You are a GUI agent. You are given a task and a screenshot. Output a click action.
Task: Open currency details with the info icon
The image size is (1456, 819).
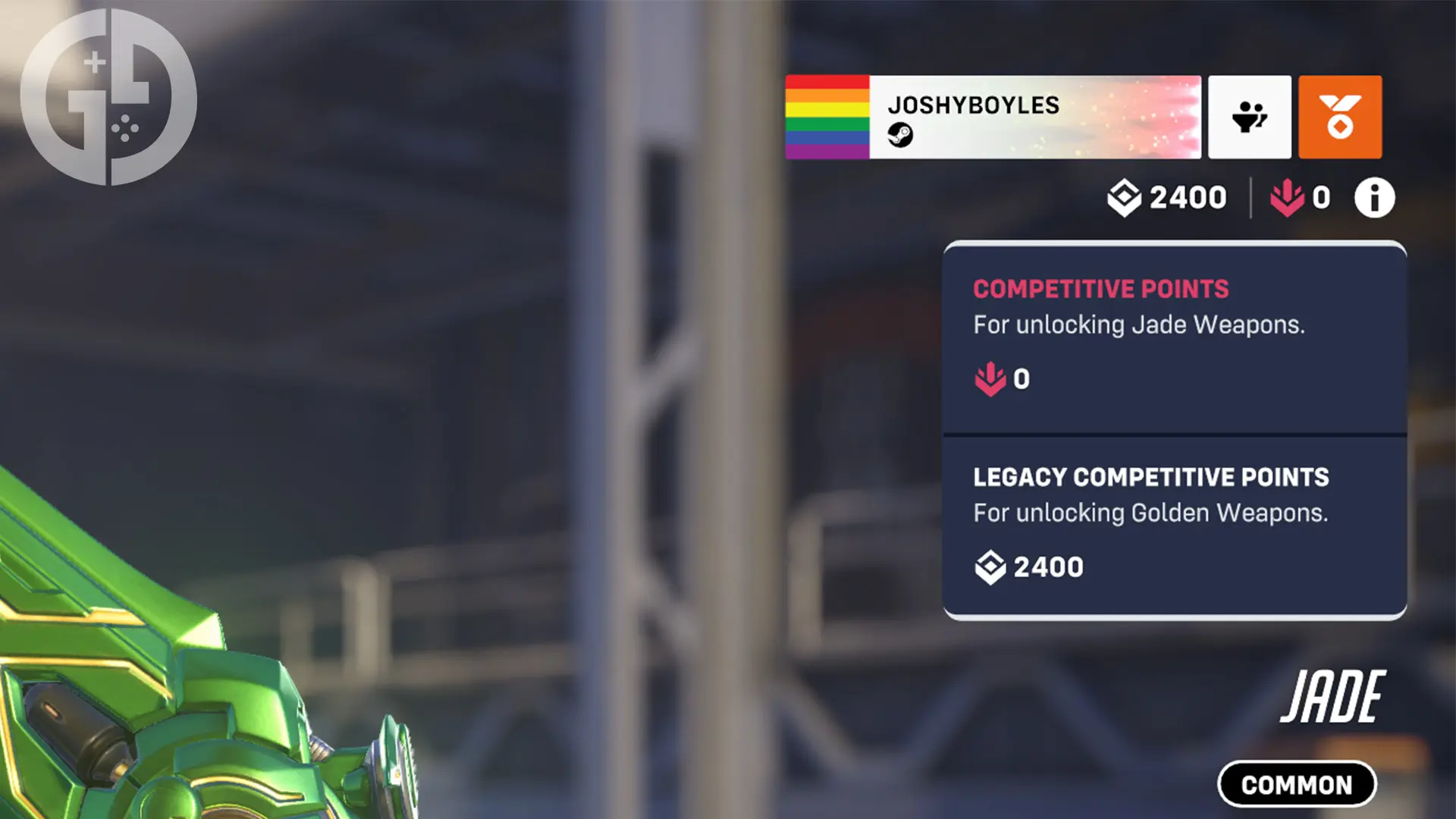click(x=1373, y=197)
